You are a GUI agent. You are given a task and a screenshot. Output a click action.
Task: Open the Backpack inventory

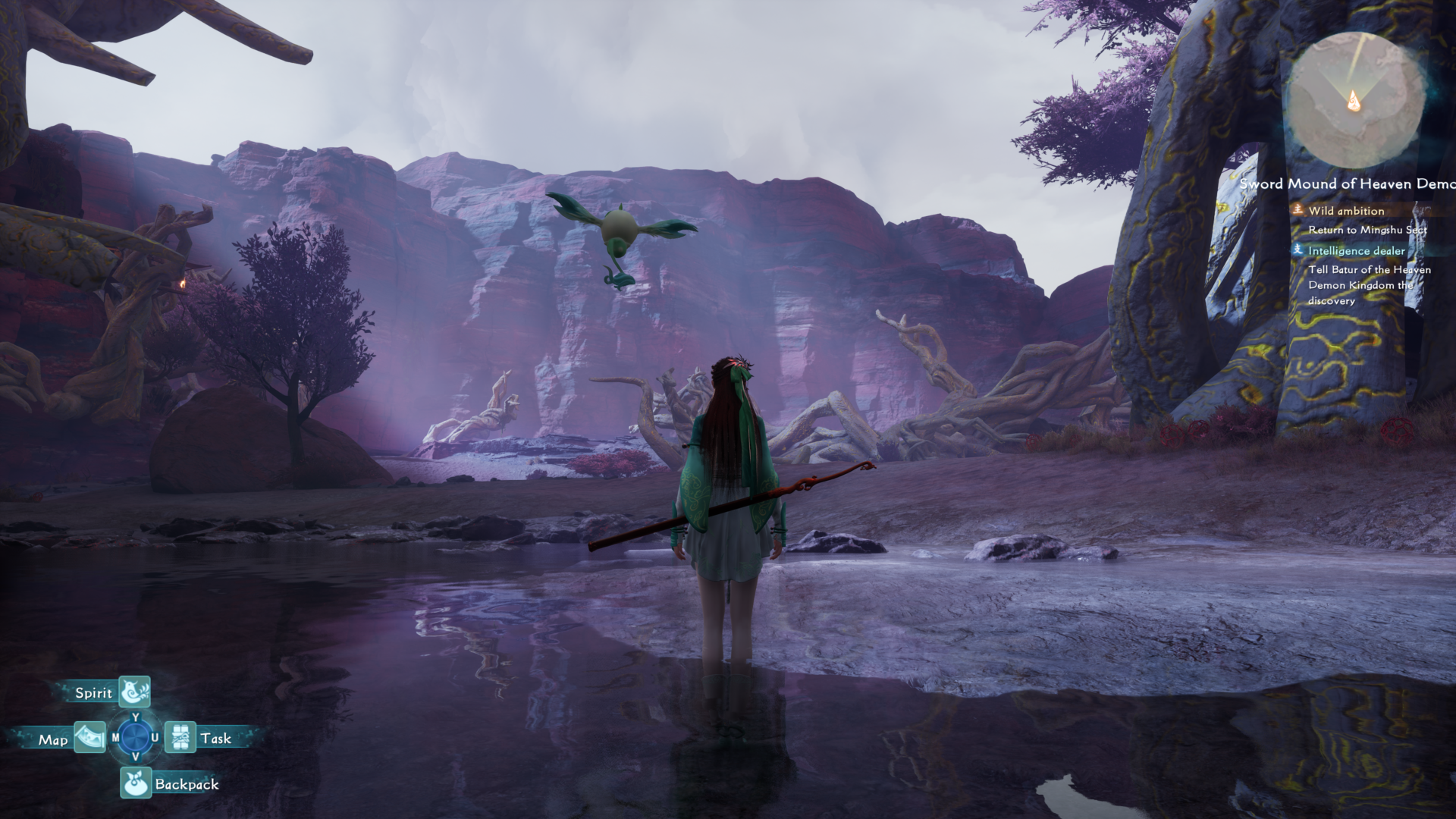[x=136, y=783]
